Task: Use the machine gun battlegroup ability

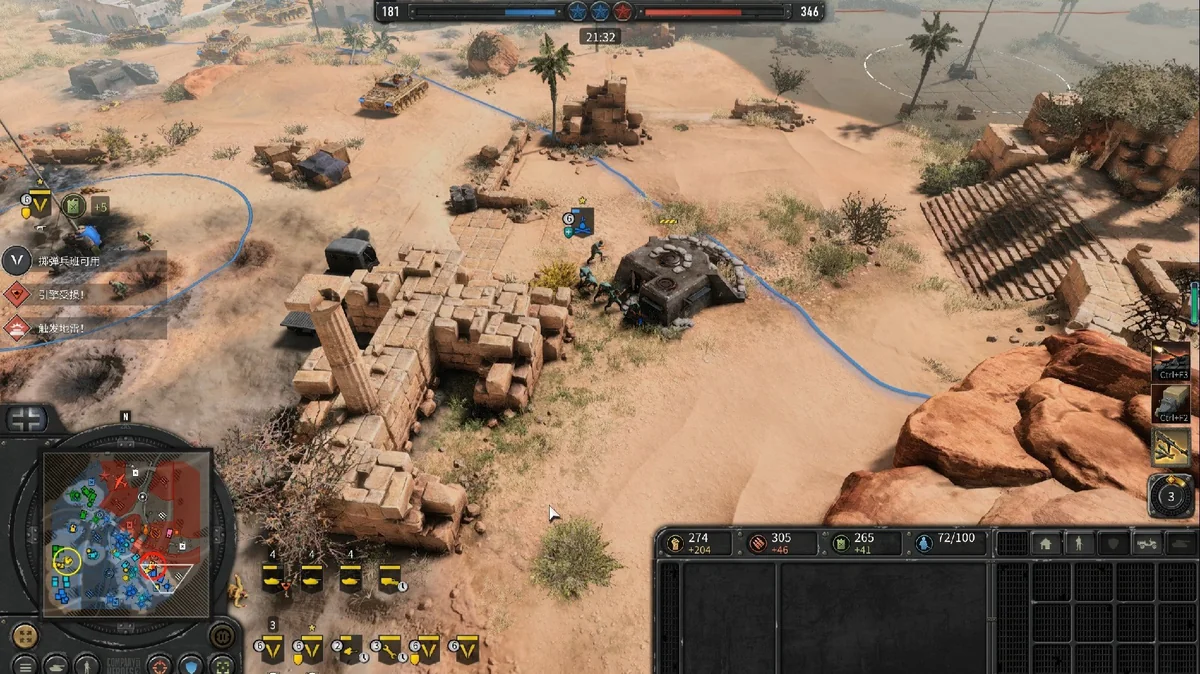Action: [x=1170, y=447]
